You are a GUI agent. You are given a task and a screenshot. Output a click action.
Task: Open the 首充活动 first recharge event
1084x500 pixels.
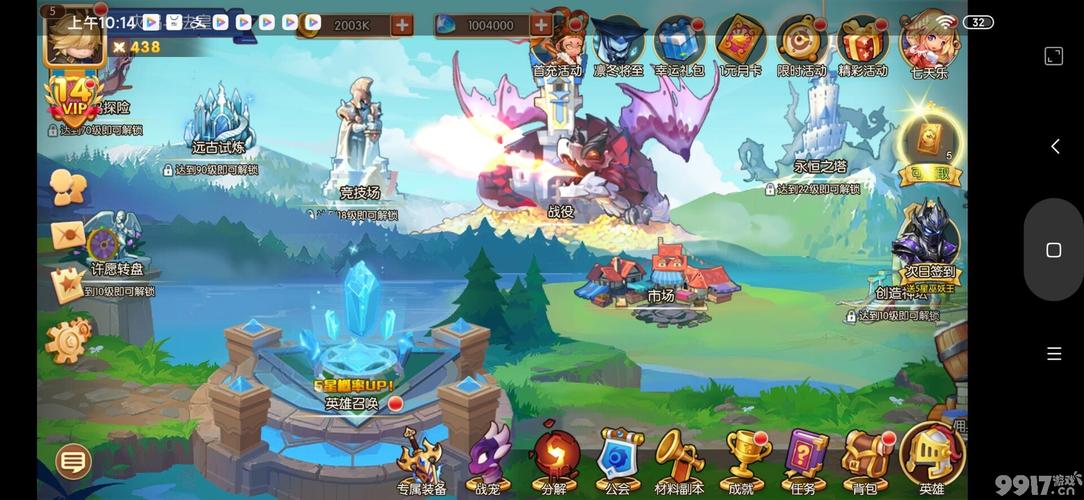tap(557, 44)
